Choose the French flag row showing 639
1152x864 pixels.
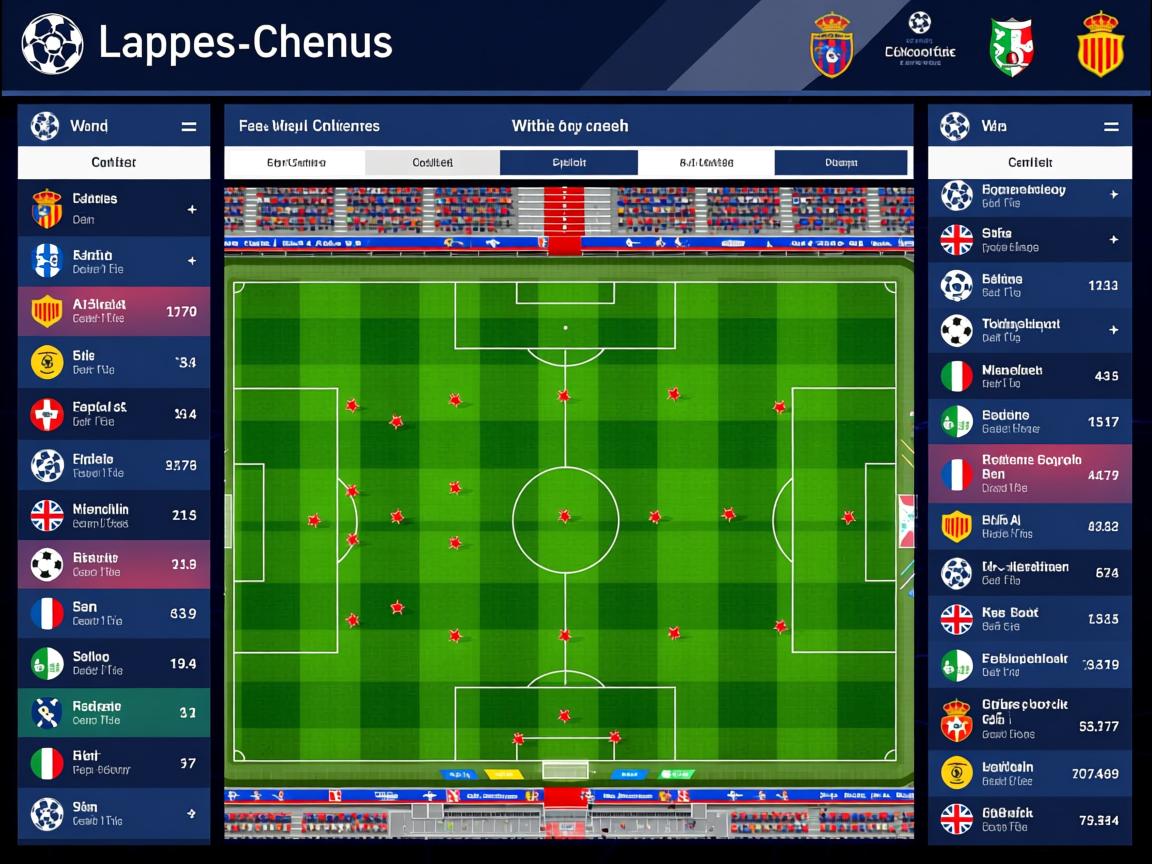pos(114,613)
